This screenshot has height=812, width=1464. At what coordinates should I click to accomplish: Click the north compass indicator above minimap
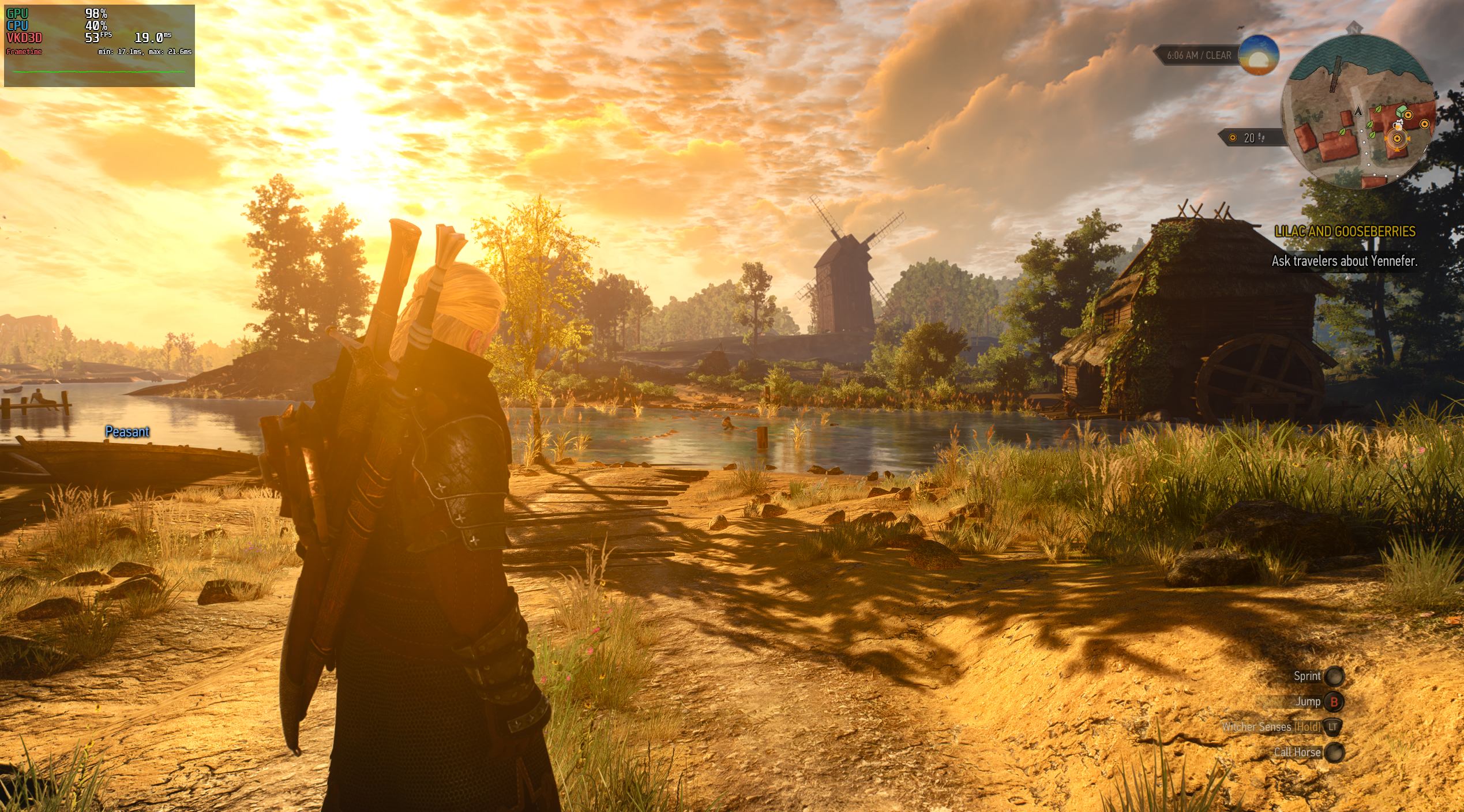point(1354,28)
